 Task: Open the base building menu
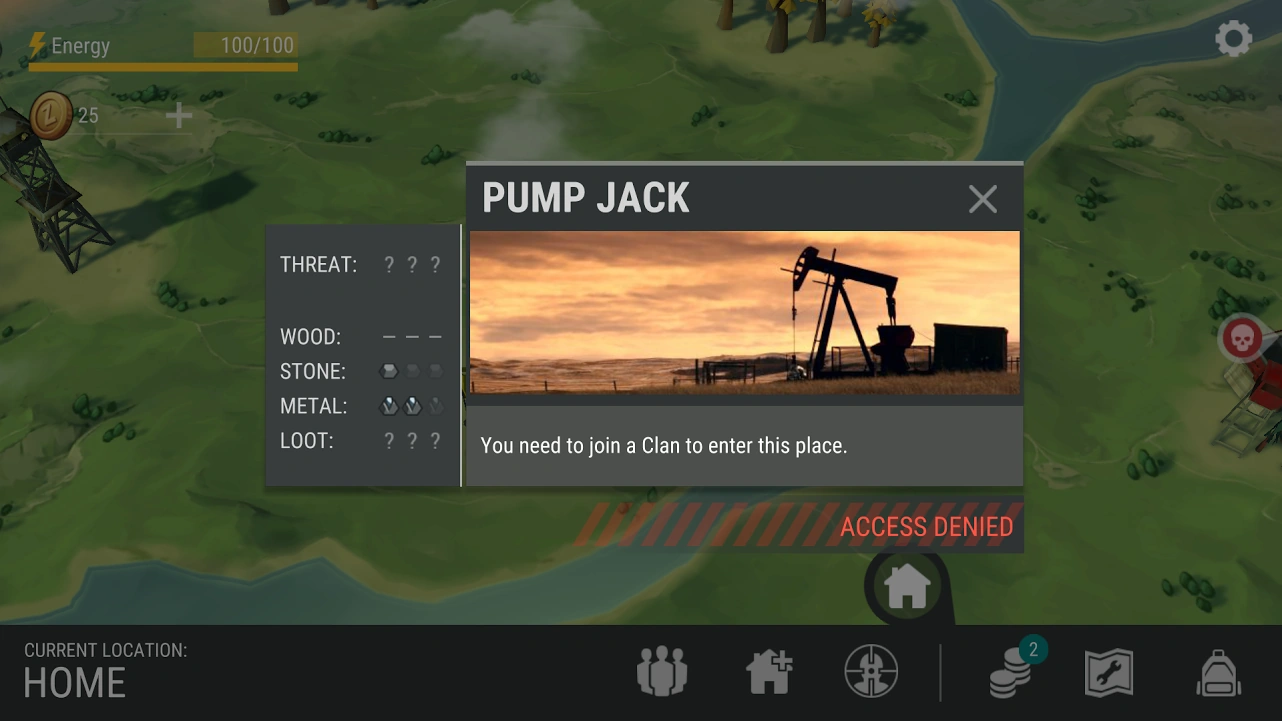768,671
